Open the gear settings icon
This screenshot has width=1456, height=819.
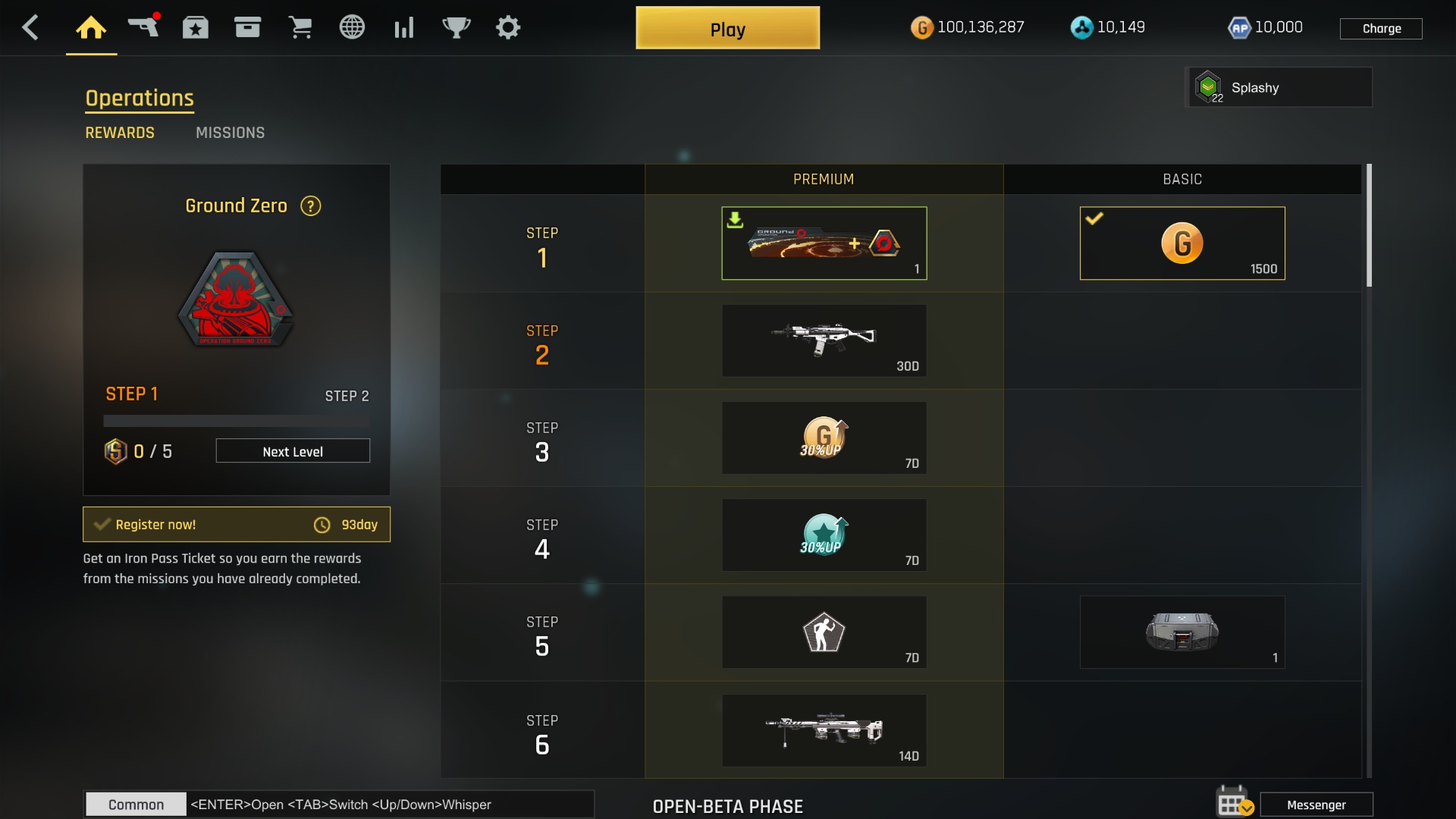point(508,28)
